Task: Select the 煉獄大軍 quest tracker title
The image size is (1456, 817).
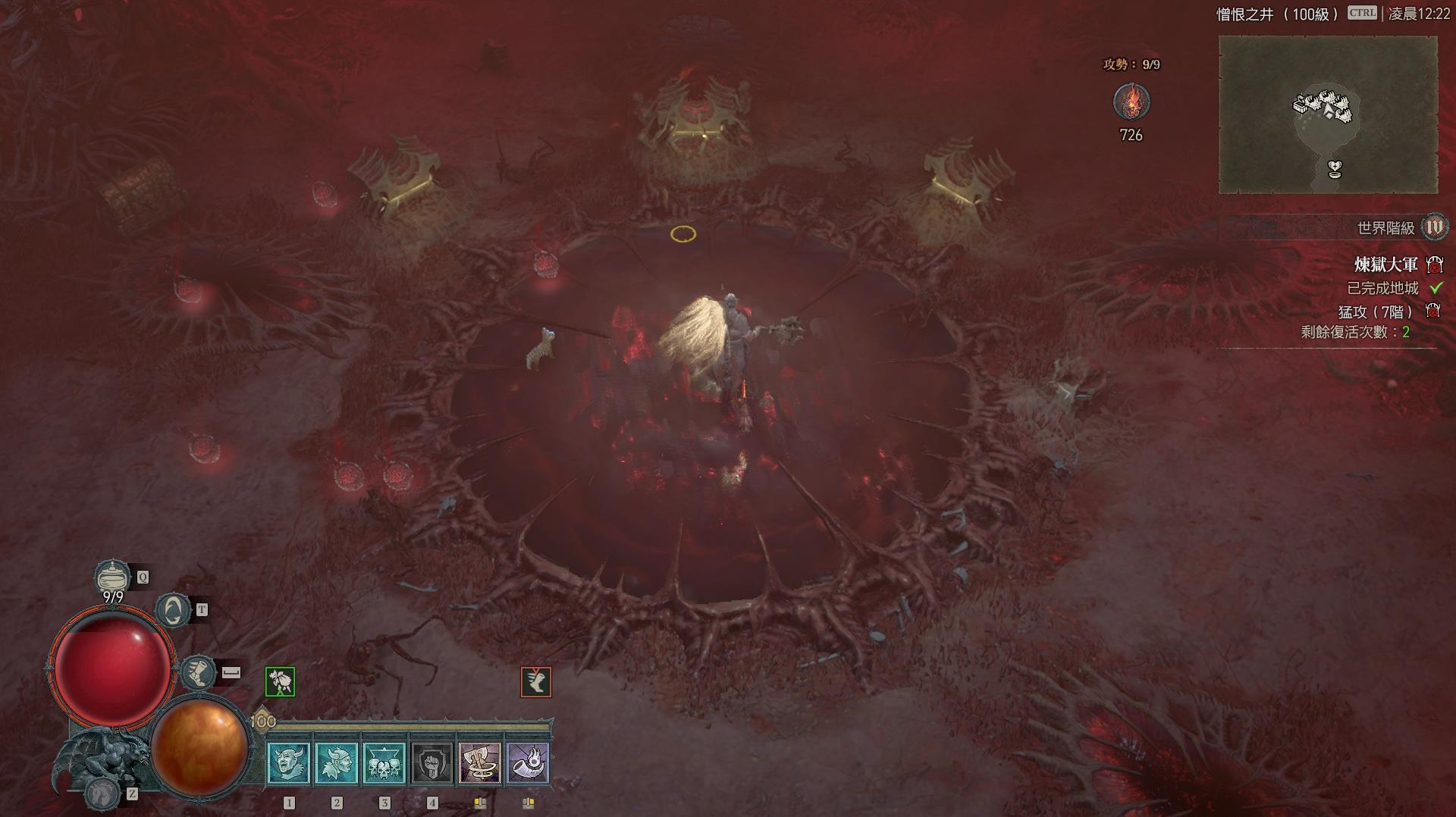Action: coord(1385,265)
